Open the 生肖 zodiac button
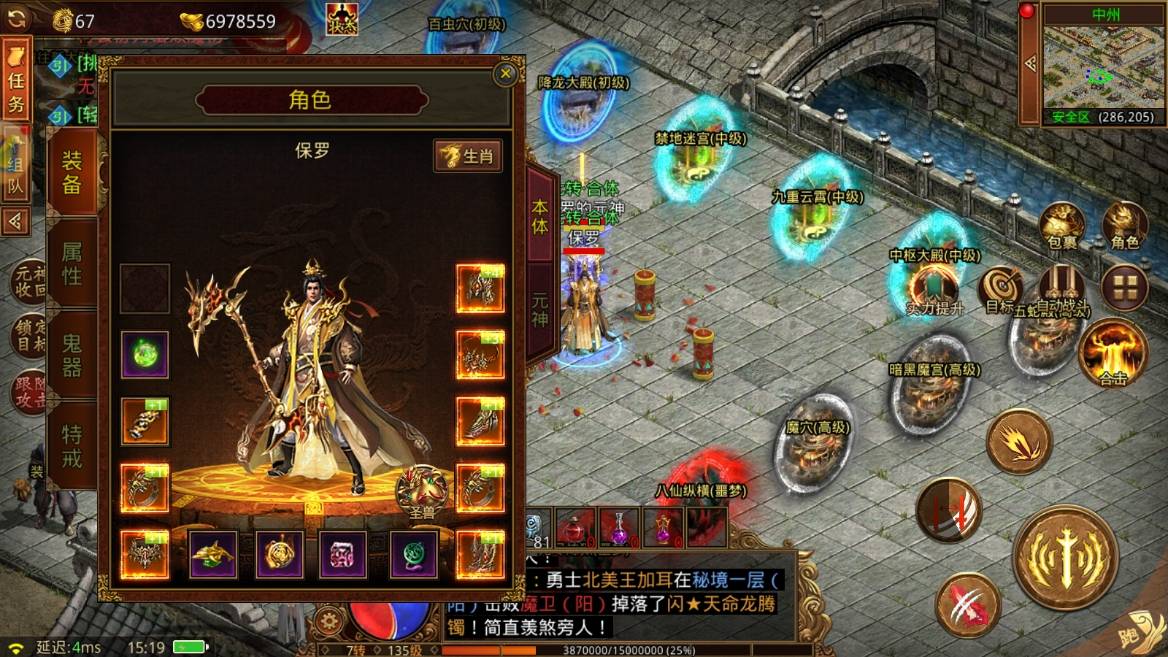1168x657 pixels. (468, 156)
